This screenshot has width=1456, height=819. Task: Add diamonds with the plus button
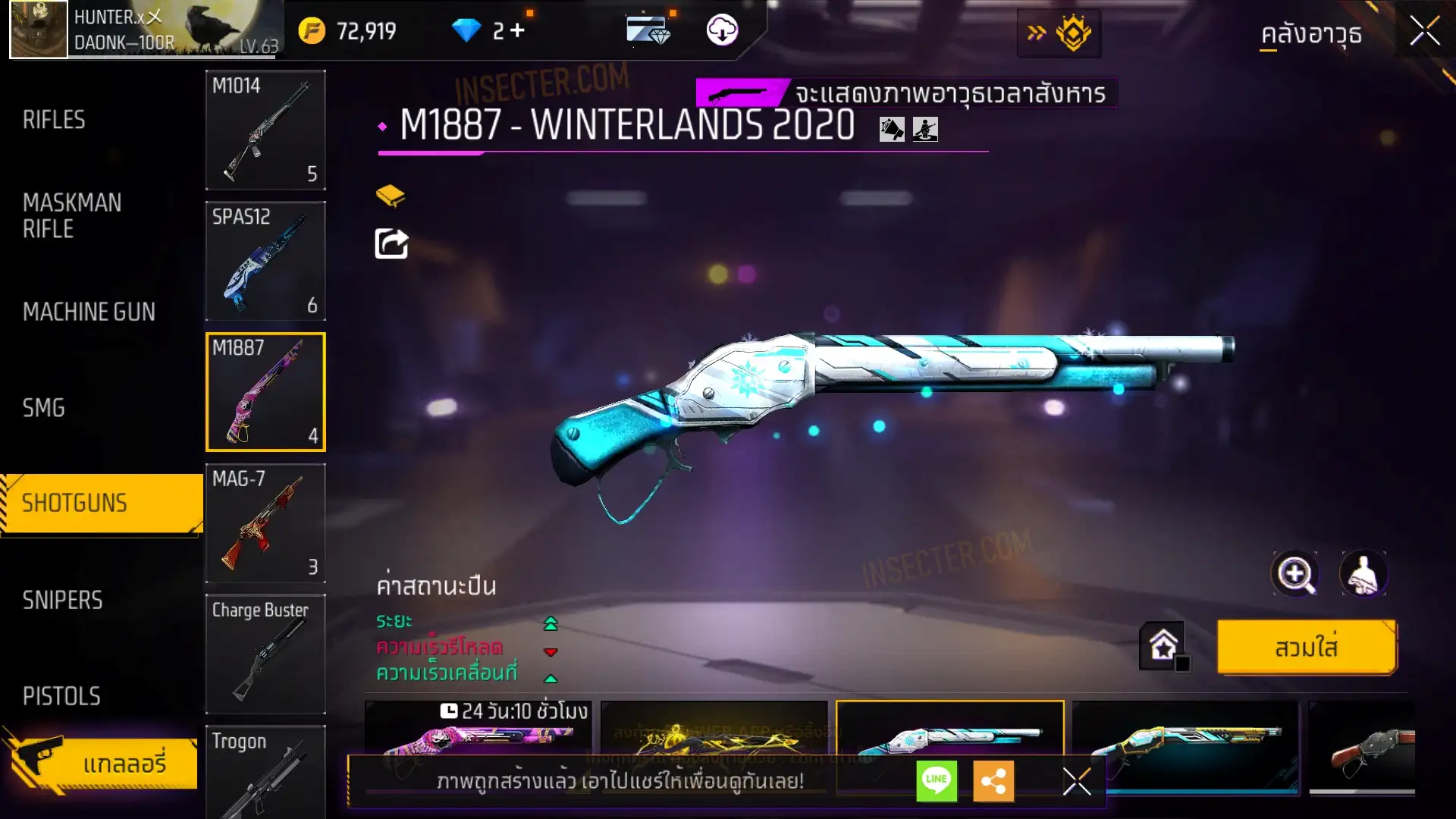(x=517, y=30)
